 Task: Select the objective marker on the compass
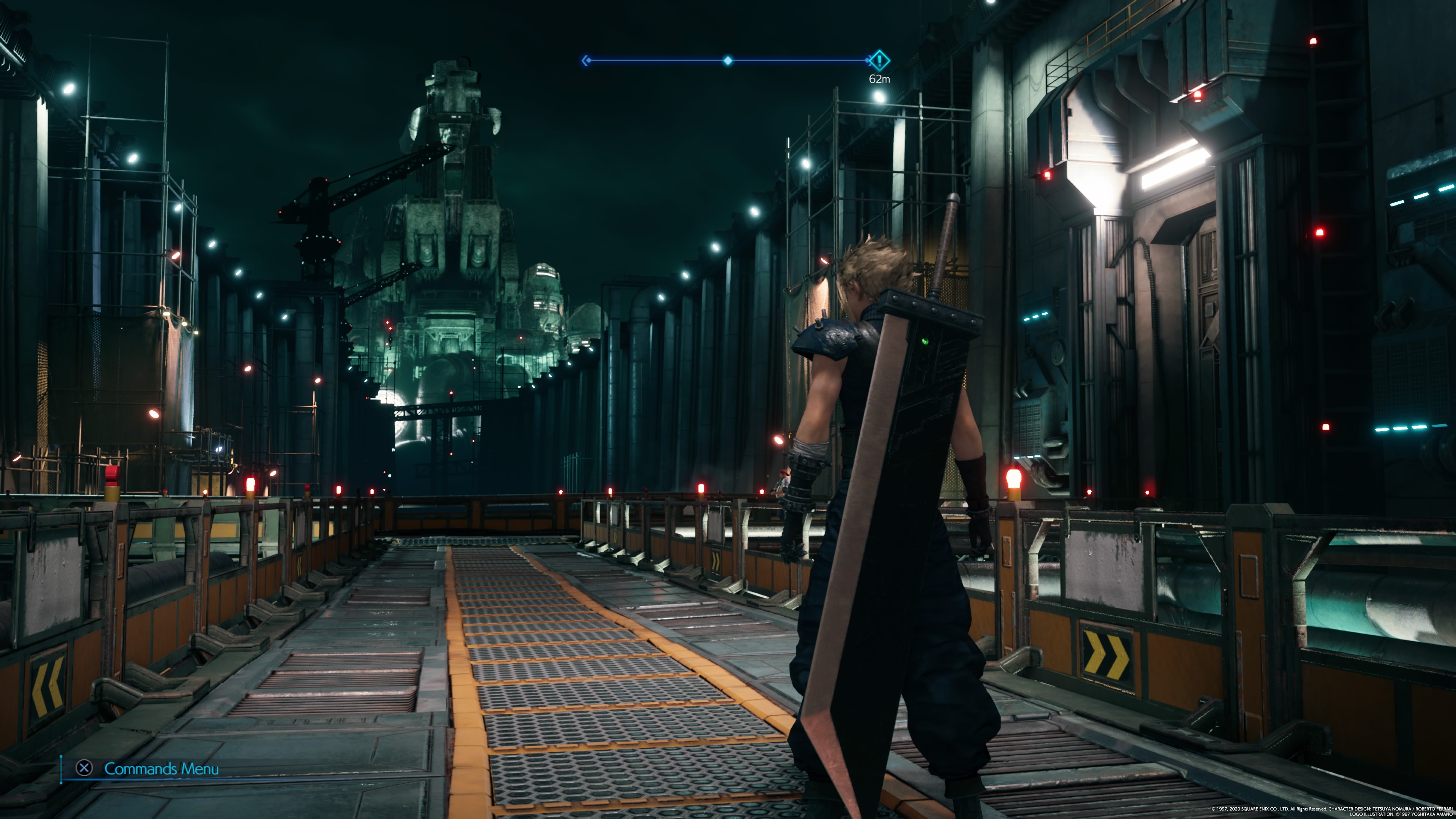(x=879, y=60)
